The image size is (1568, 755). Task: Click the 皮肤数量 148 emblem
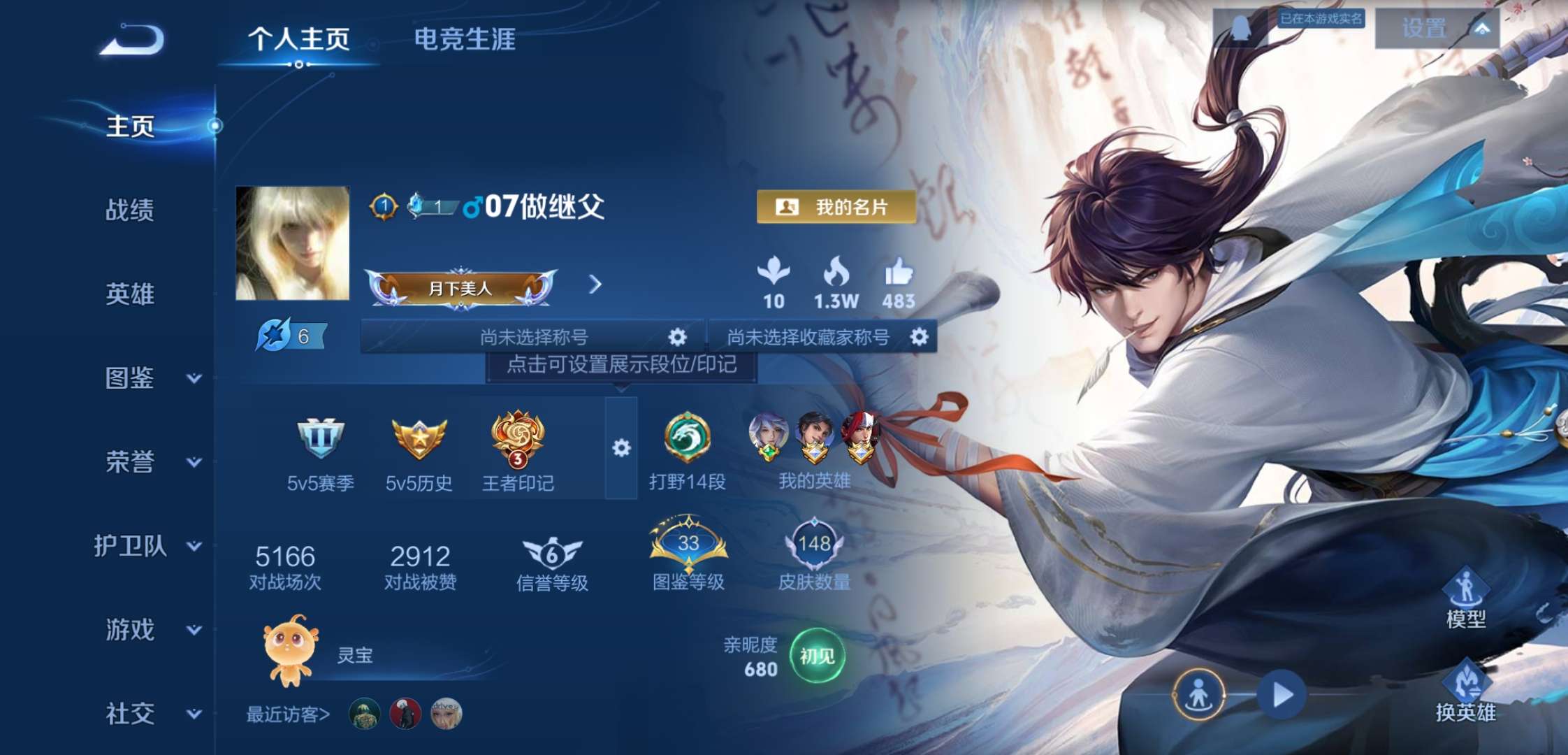tap(815, 544)
